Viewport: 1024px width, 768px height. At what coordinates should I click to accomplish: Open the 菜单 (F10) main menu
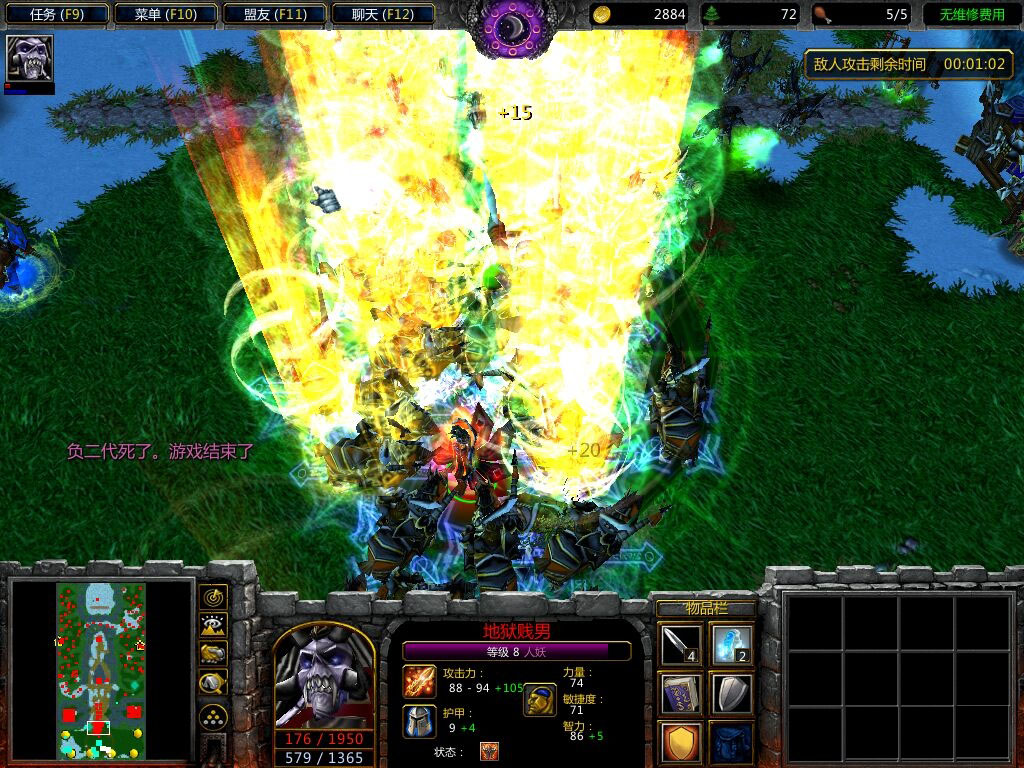163,15
